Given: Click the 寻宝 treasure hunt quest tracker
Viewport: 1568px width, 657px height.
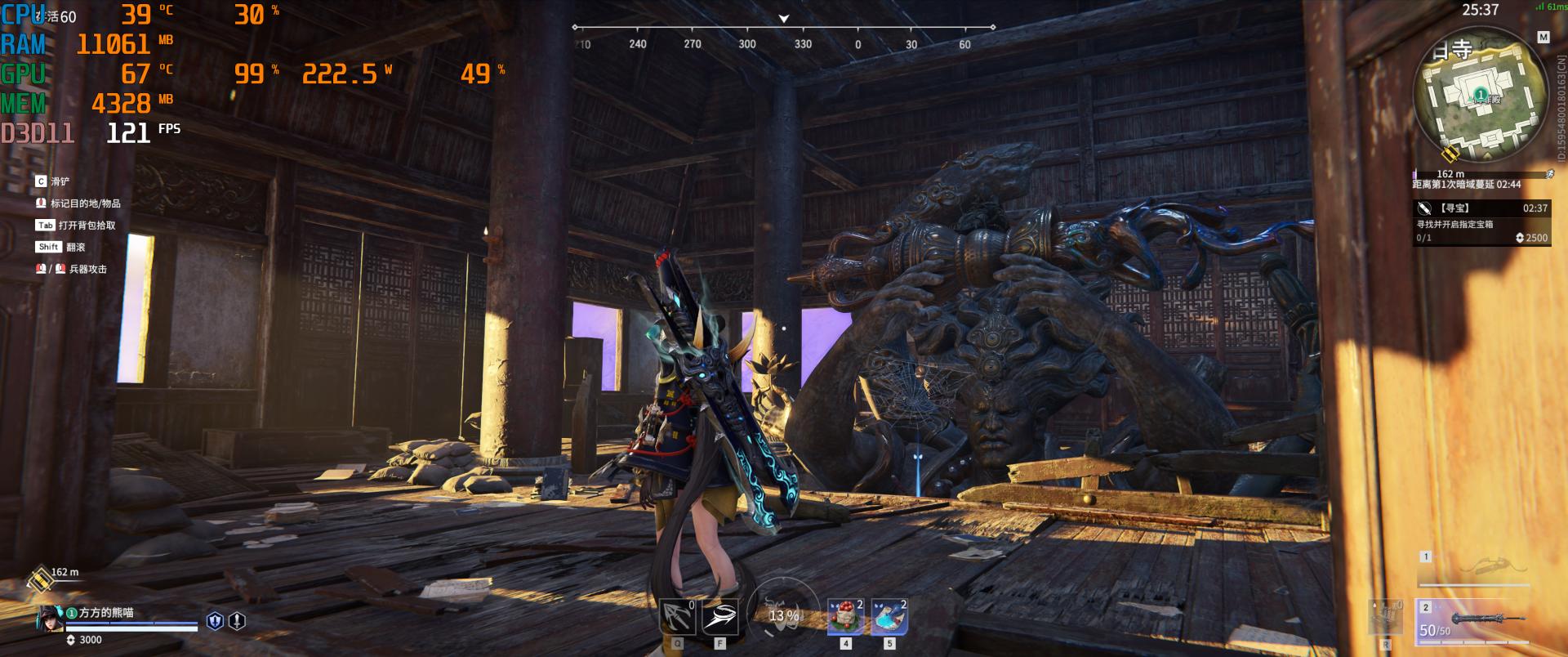Looking at the screenshot, I should pyautogui.click(x=1481, y=222).
